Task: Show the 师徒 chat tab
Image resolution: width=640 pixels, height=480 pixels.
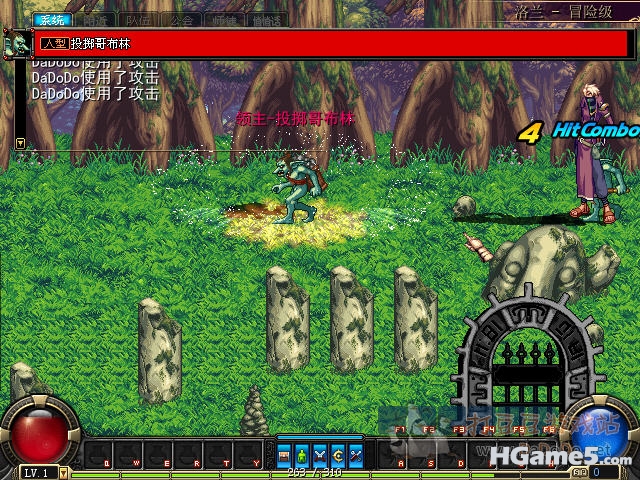Action: (223, 19)
